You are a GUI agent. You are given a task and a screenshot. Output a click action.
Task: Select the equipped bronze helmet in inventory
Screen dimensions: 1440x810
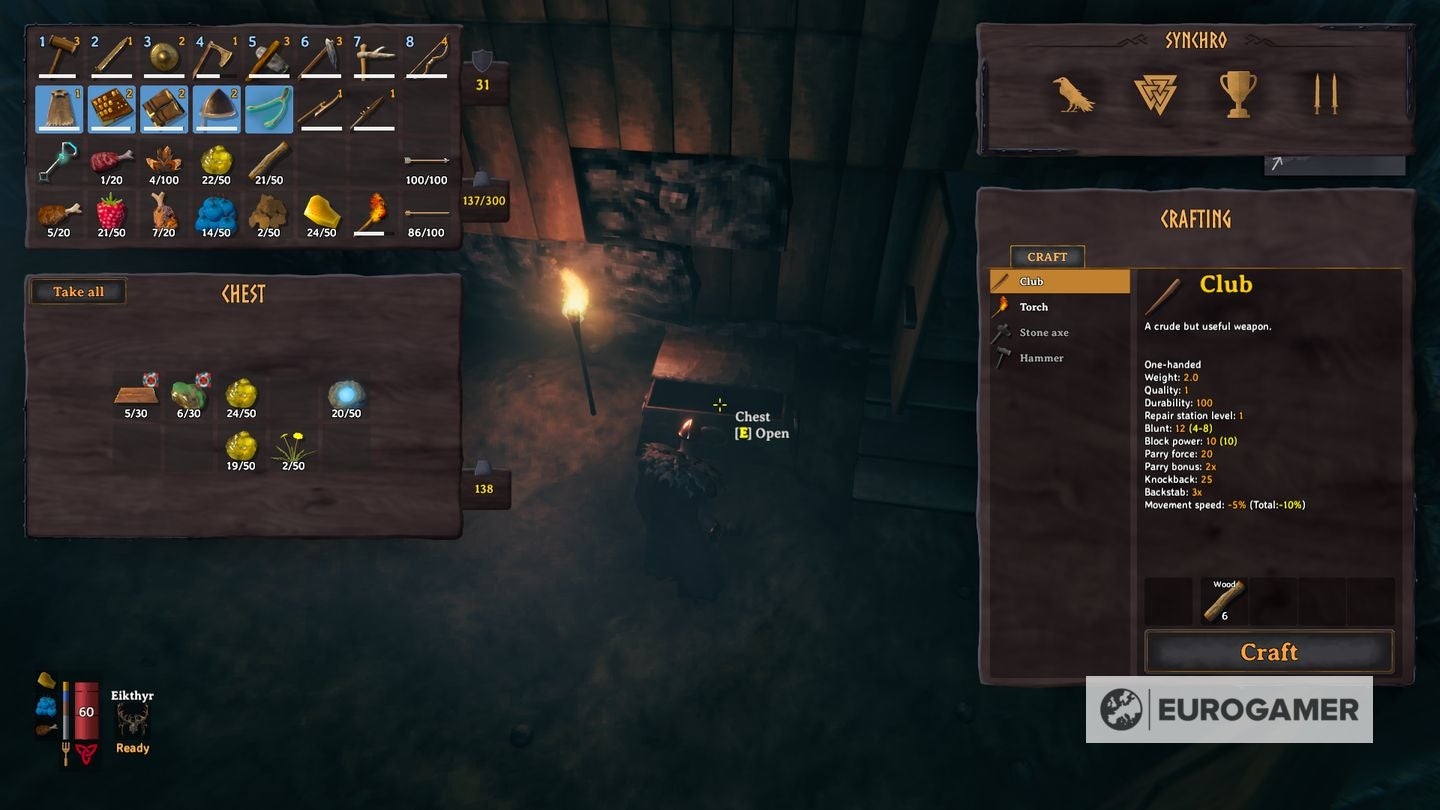[216, 108]
